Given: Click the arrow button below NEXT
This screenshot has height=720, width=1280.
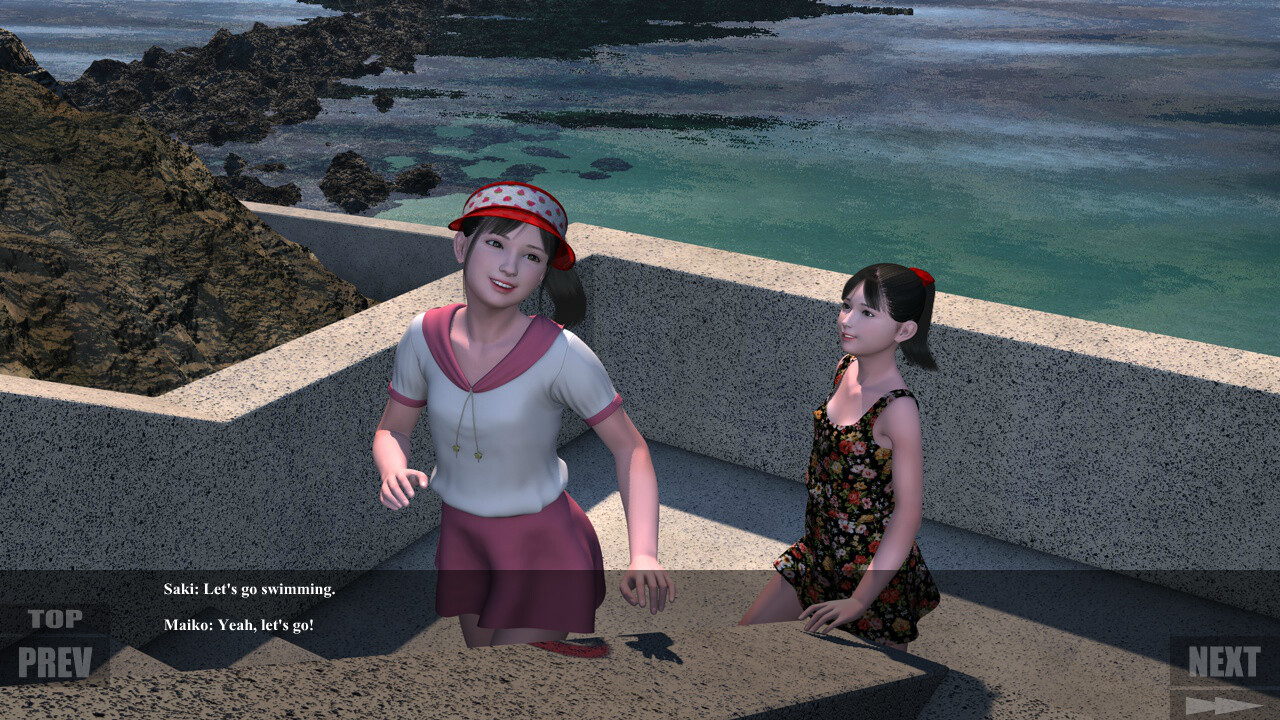Looking at the screenshot, I should (x=1224, y=705).
